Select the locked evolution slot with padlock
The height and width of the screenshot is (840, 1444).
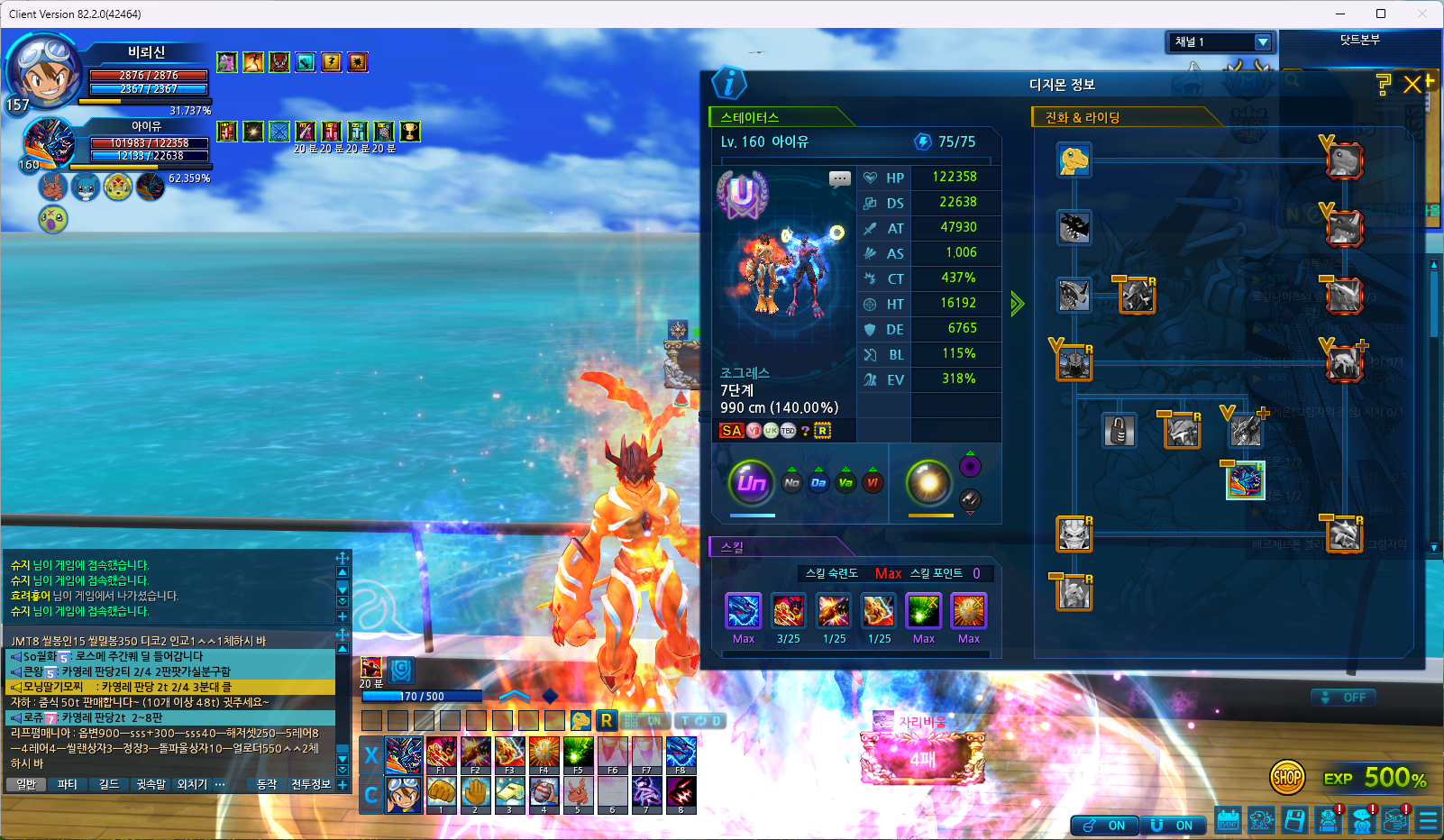(x=1119, y=431)
